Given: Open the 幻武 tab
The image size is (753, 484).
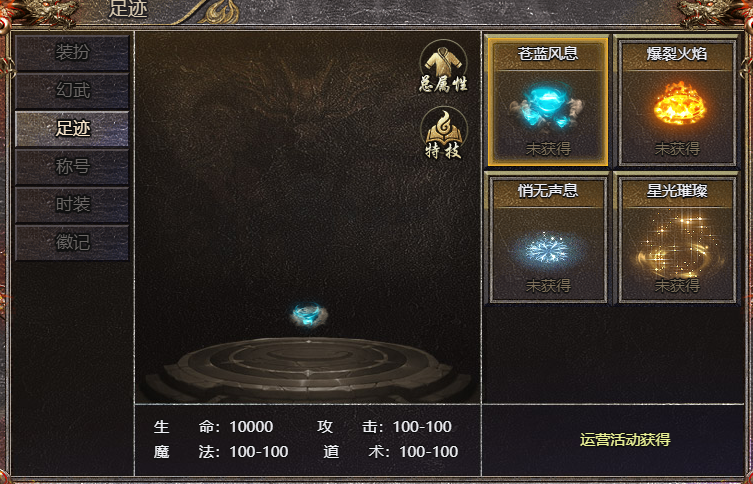Looking at the screenshot, I should 72,91.
